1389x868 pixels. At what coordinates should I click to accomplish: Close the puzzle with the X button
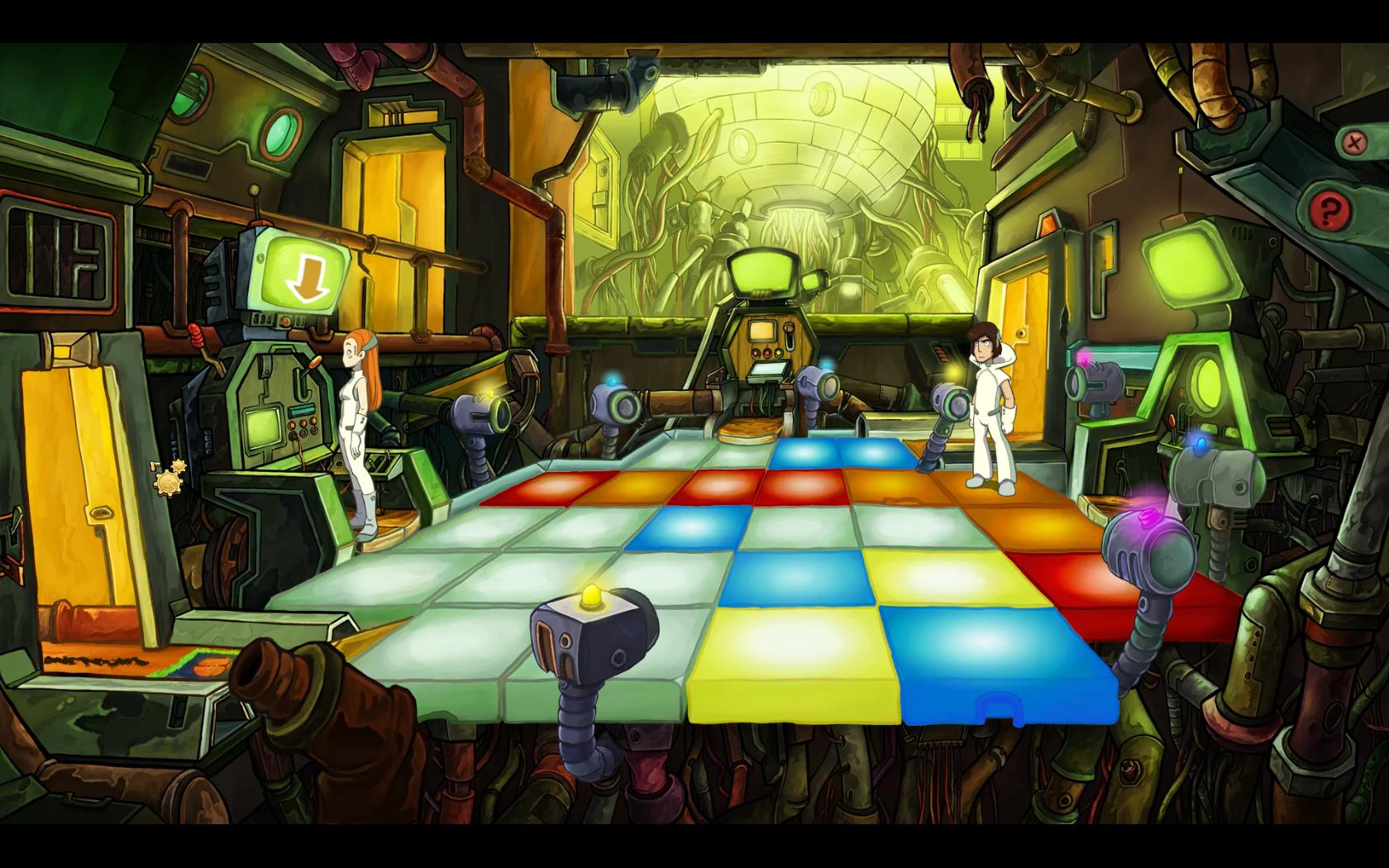[1353, 142]
